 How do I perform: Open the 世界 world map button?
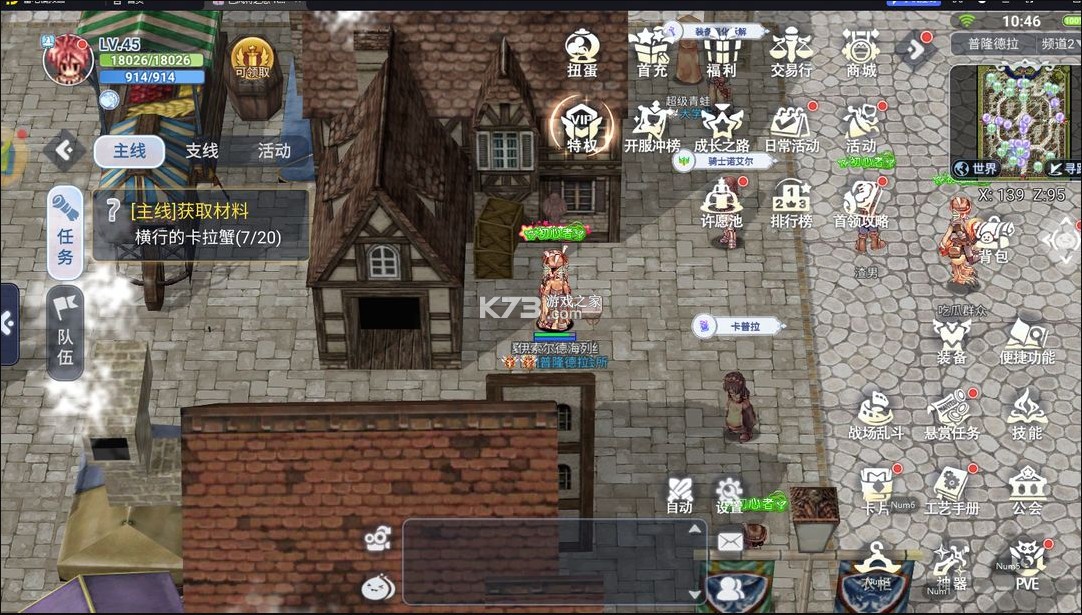(x=977, y=169)
